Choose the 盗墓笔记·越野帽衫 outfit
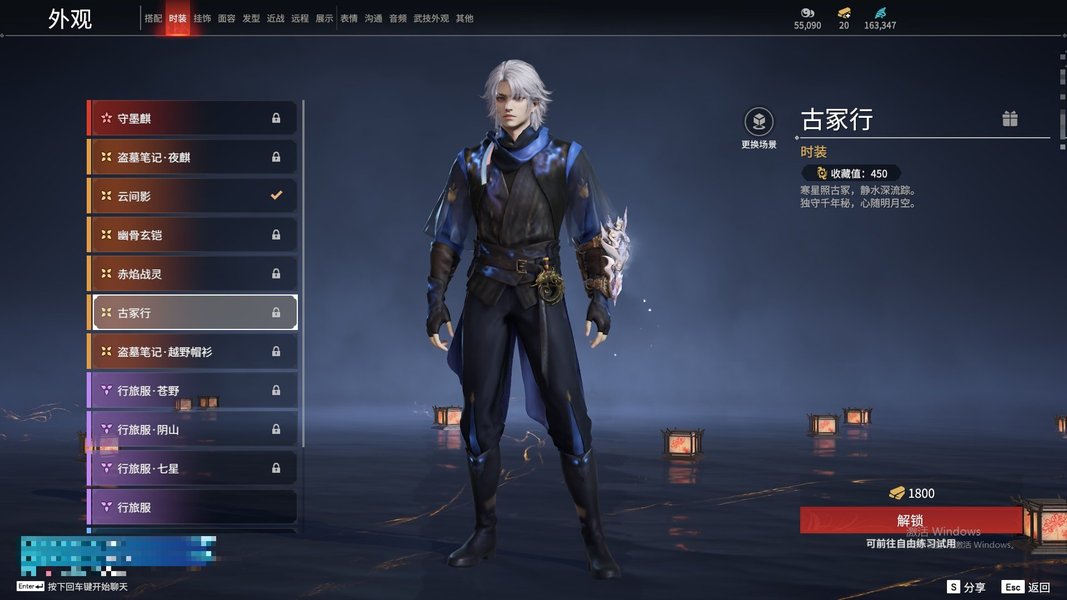 [193, 352]
